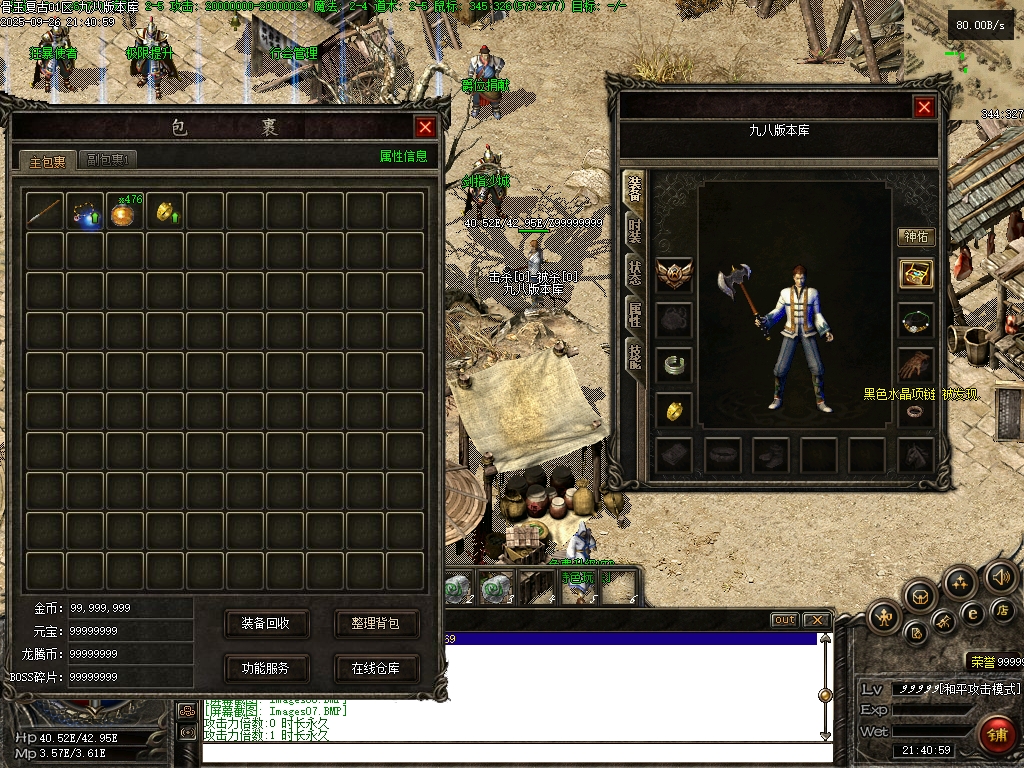Select the orange orb stack of 476

pyautogui.click(x=124, y=212)
